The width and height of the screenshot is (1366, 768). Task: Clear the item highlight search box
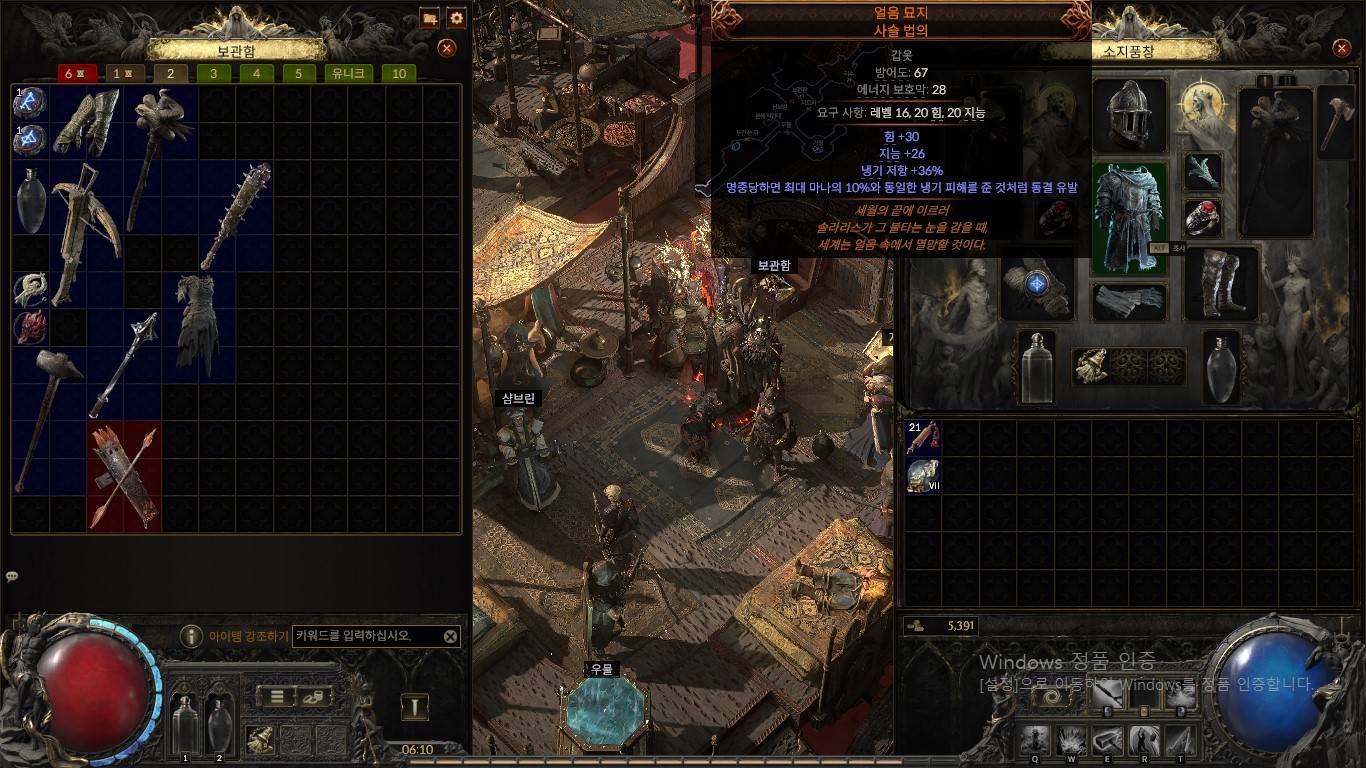tap(450, 636)
